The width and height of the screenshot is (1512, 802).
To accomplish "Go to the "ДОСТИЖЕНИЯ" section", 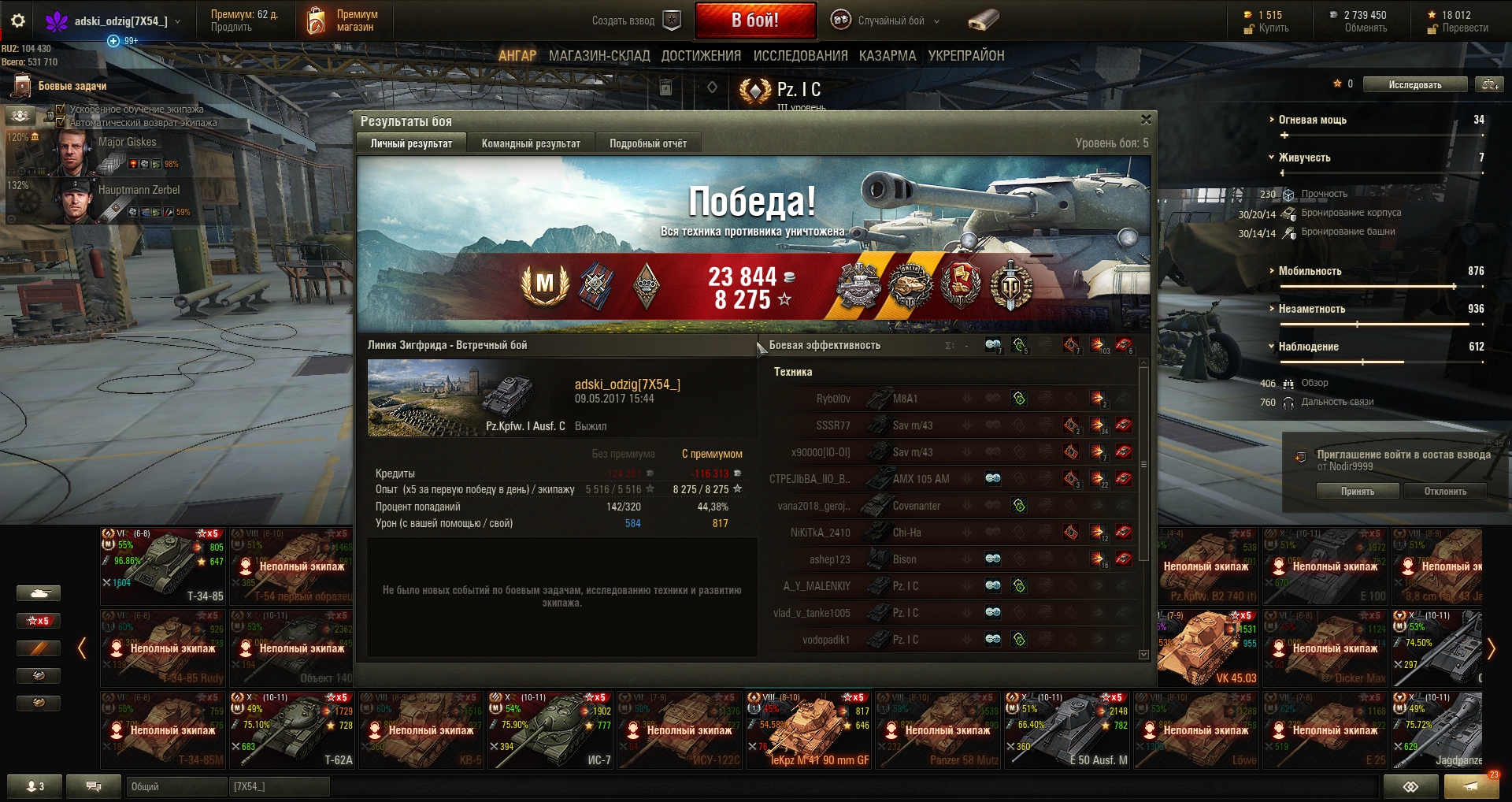I will (701, 56).
